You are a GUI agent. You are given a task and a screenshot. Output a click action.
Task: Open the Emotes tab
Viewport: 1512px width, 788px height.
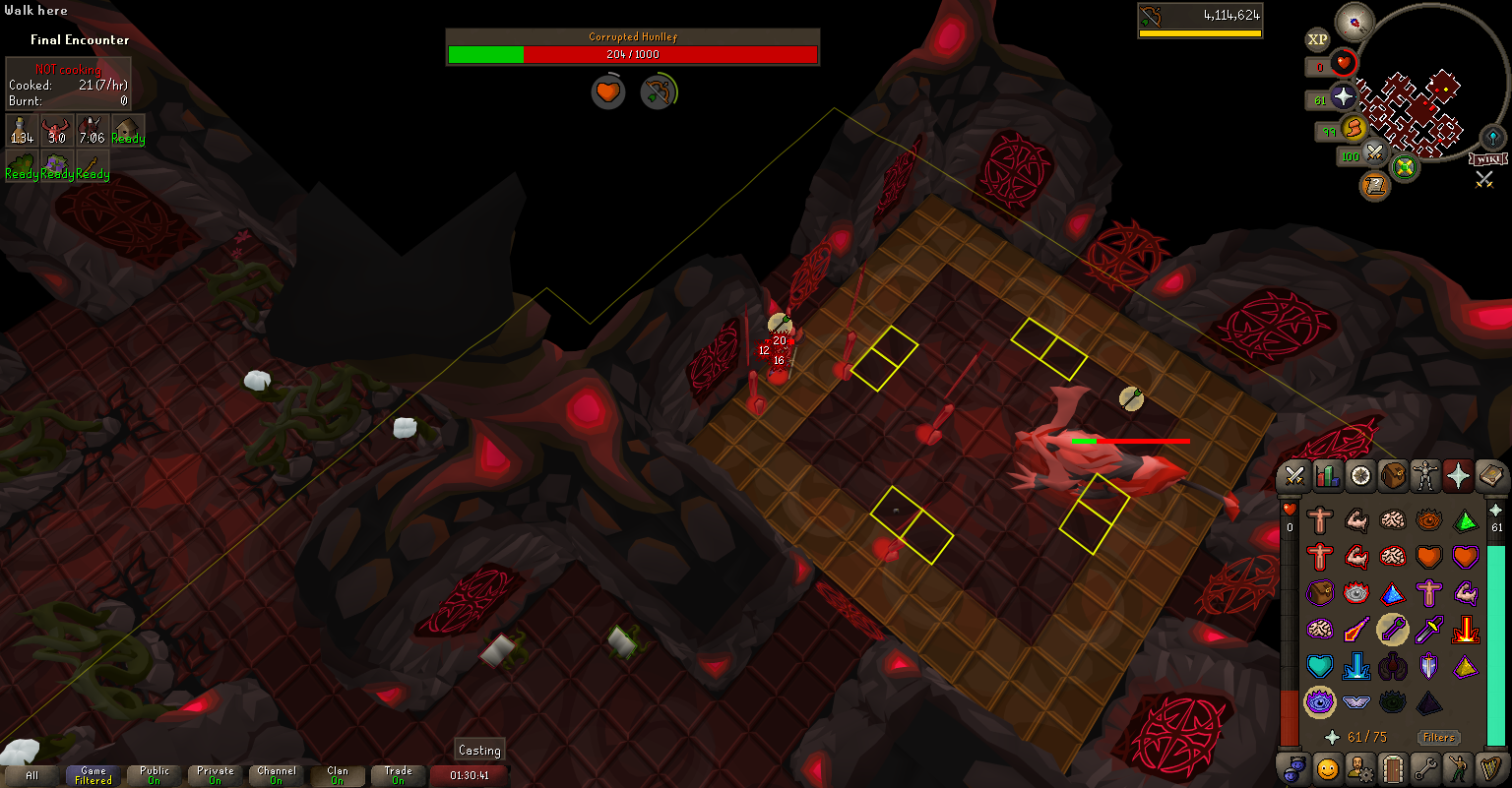pyautogui.click(x=1458, y=767)
